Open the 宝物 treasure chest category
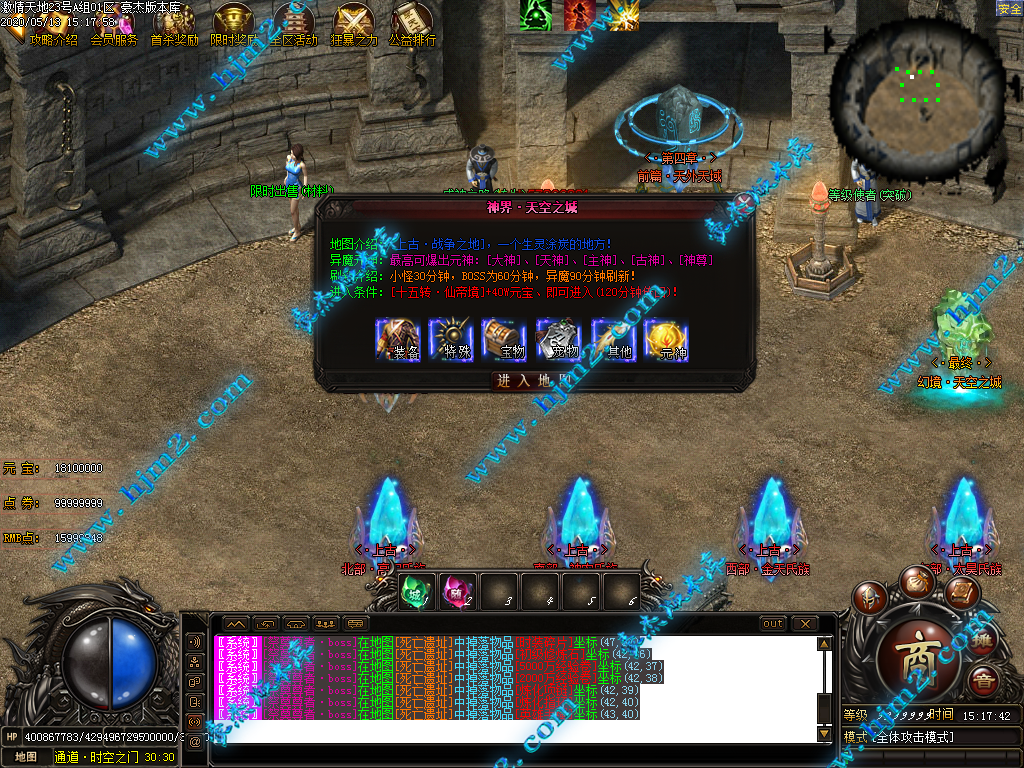Viewport: 1024px width, 768px height. pos(504,339)
